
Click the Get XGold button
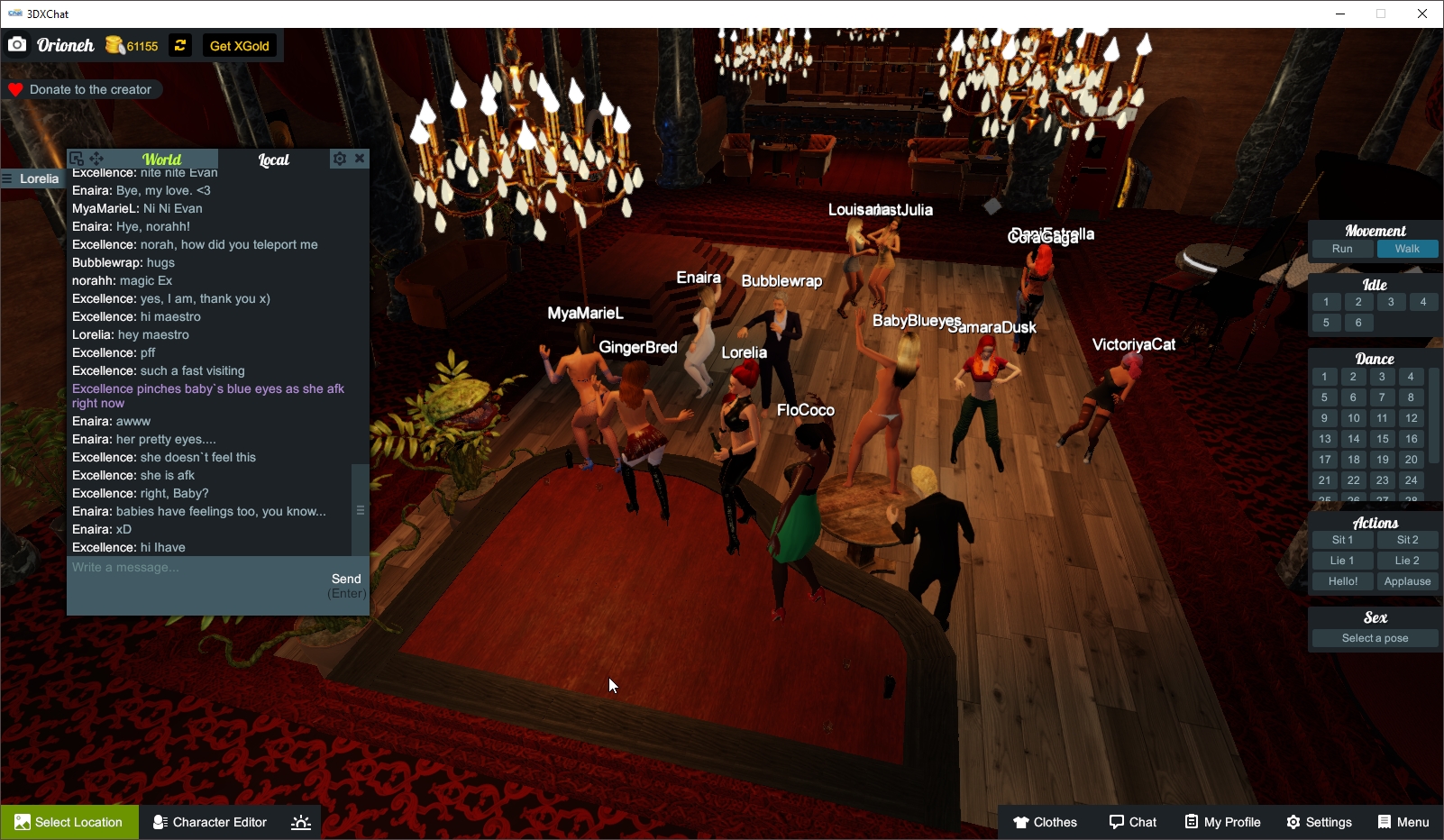click(239, 45)
